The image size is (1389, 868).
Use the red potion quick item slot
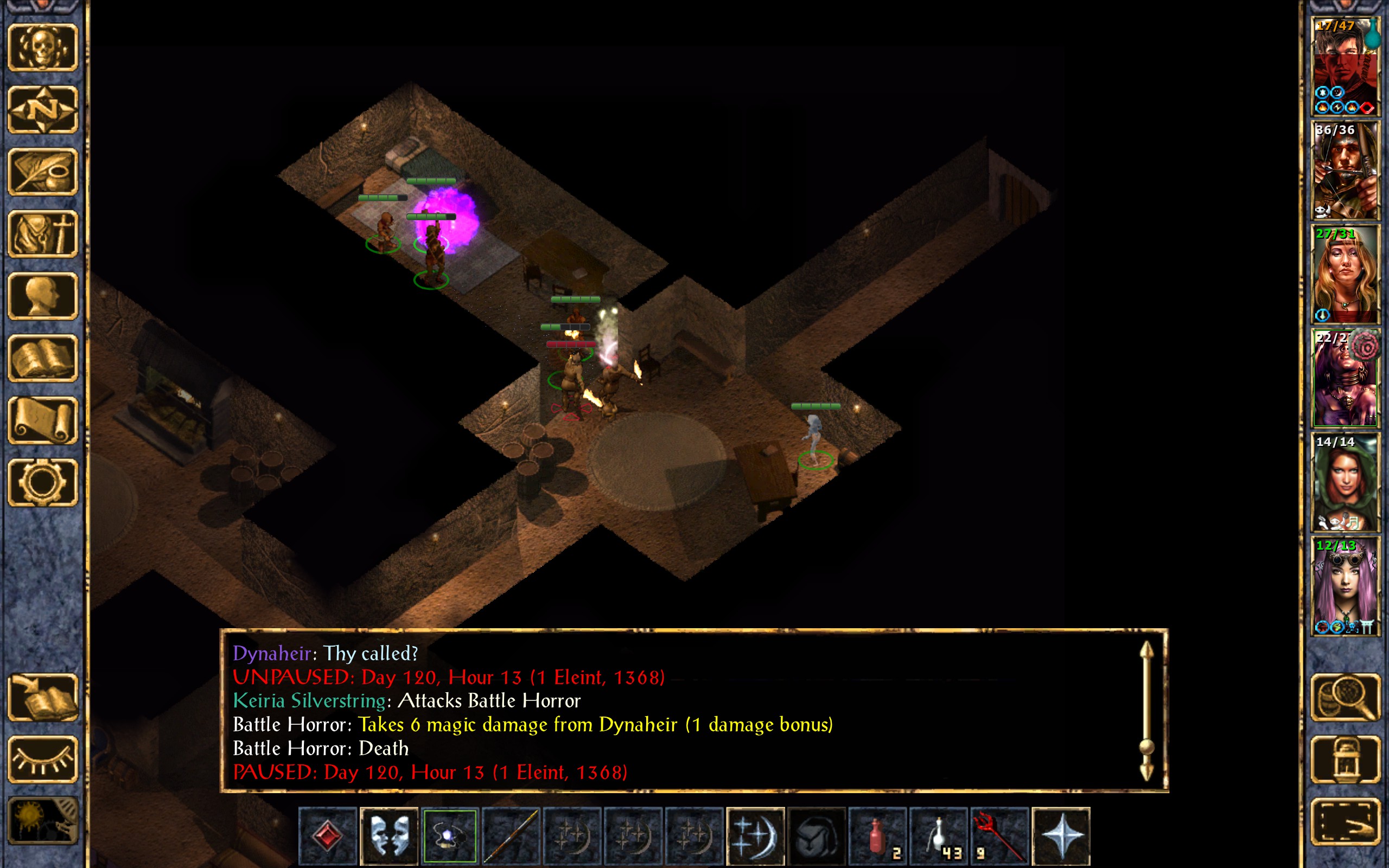(876, 835)
